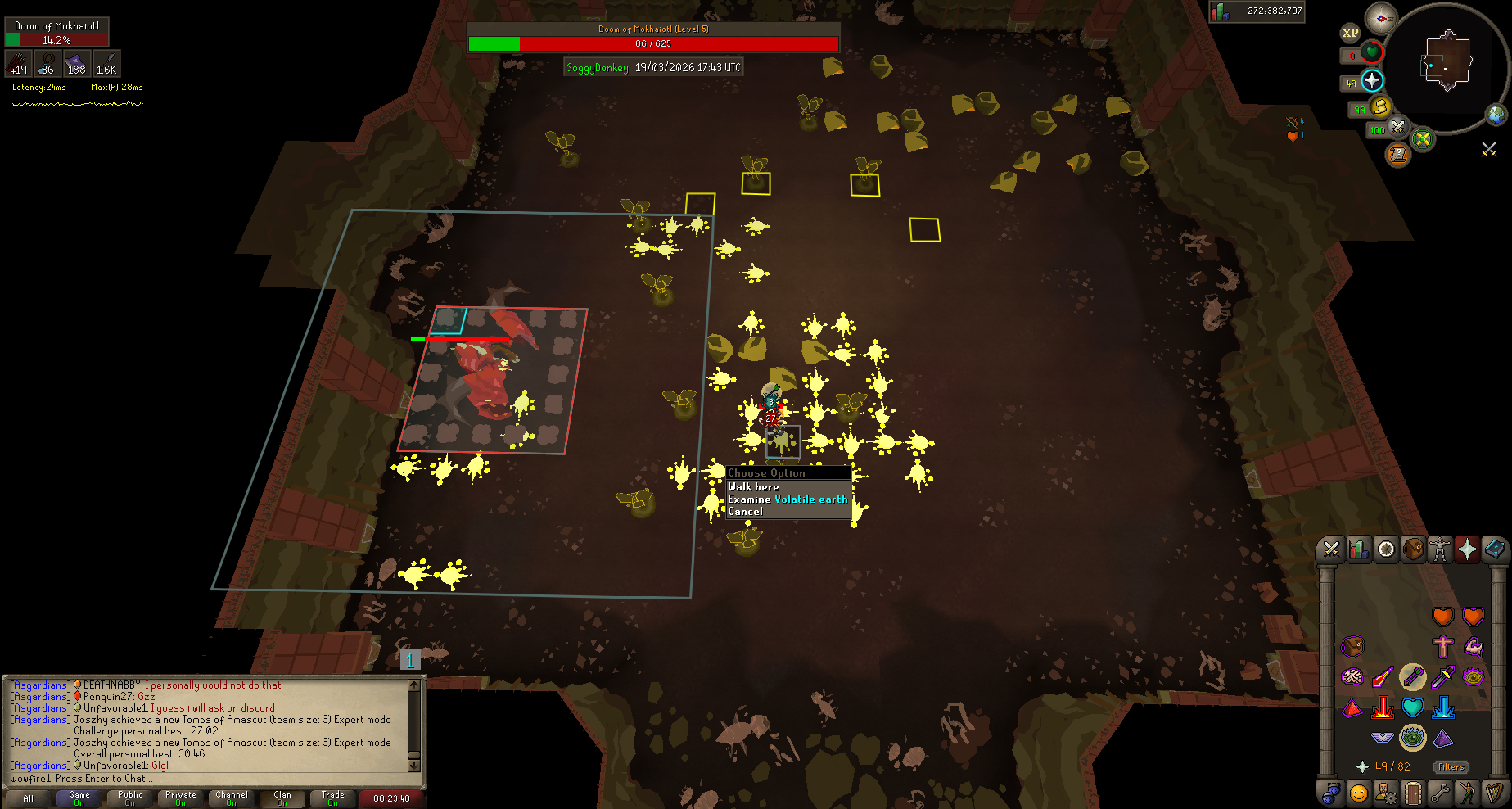Select the All chat filter tab
Image resolution: width=1512 pixels, height=809 pixels.
29,798
